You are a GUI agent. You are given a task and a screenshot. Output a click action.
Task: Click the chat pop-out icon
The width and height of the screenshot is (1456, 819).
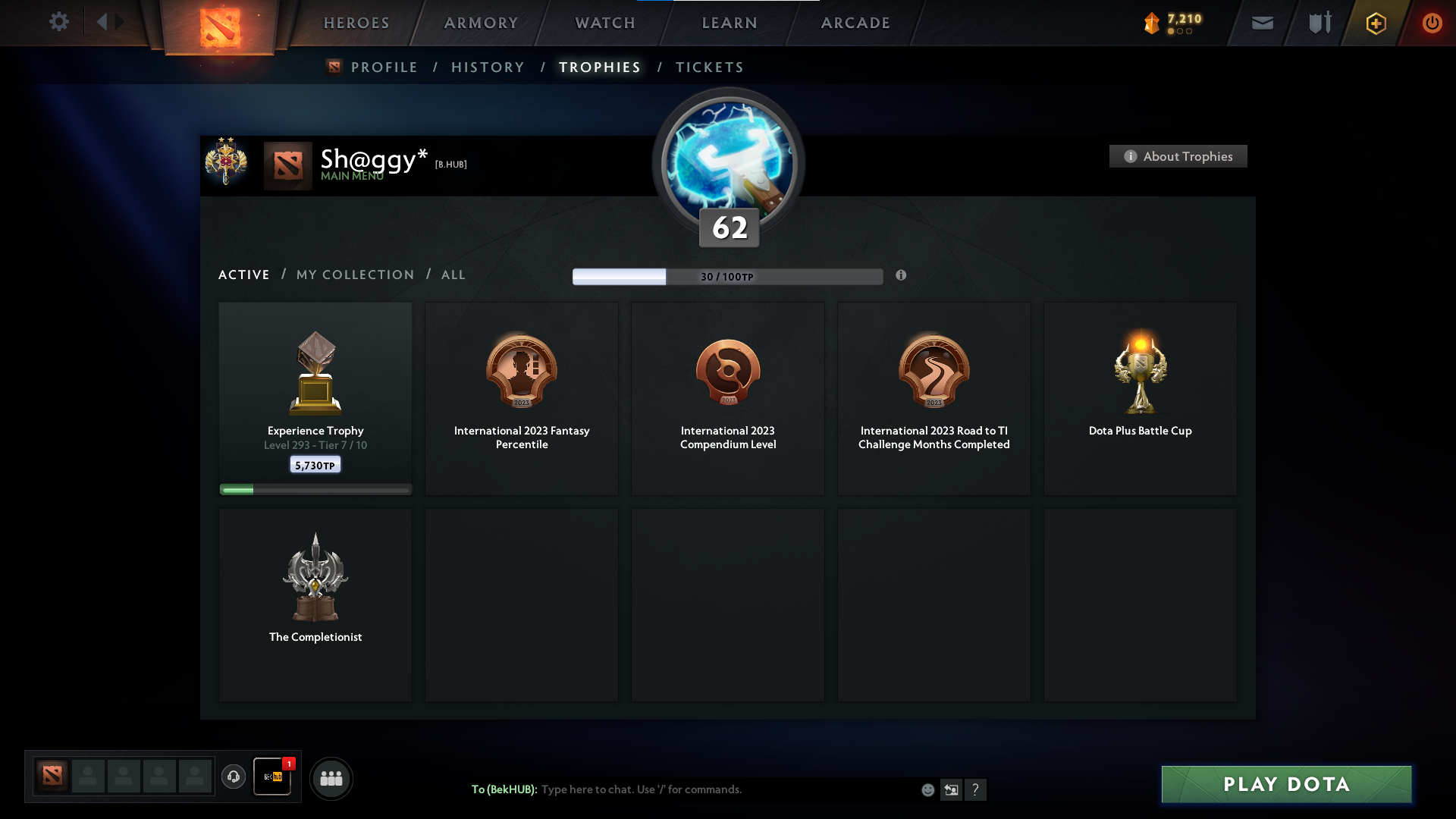952,789
